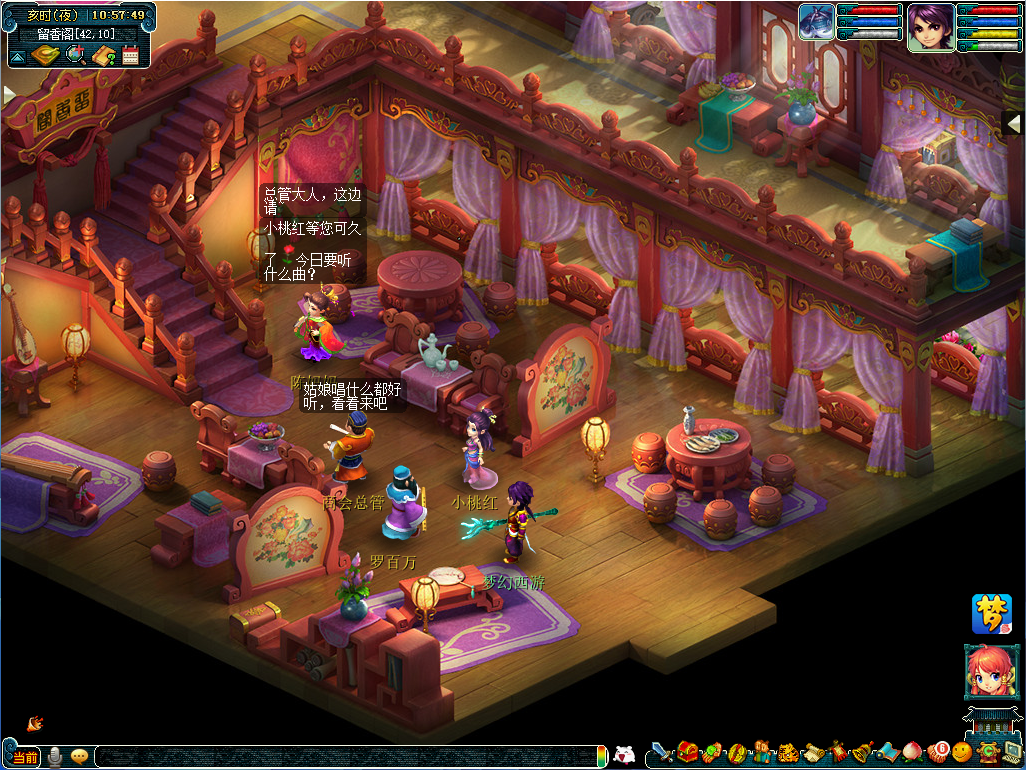Open the compass guide icon
The height and width of the screenshot is (770, 1026).
(x=44, y=55)
